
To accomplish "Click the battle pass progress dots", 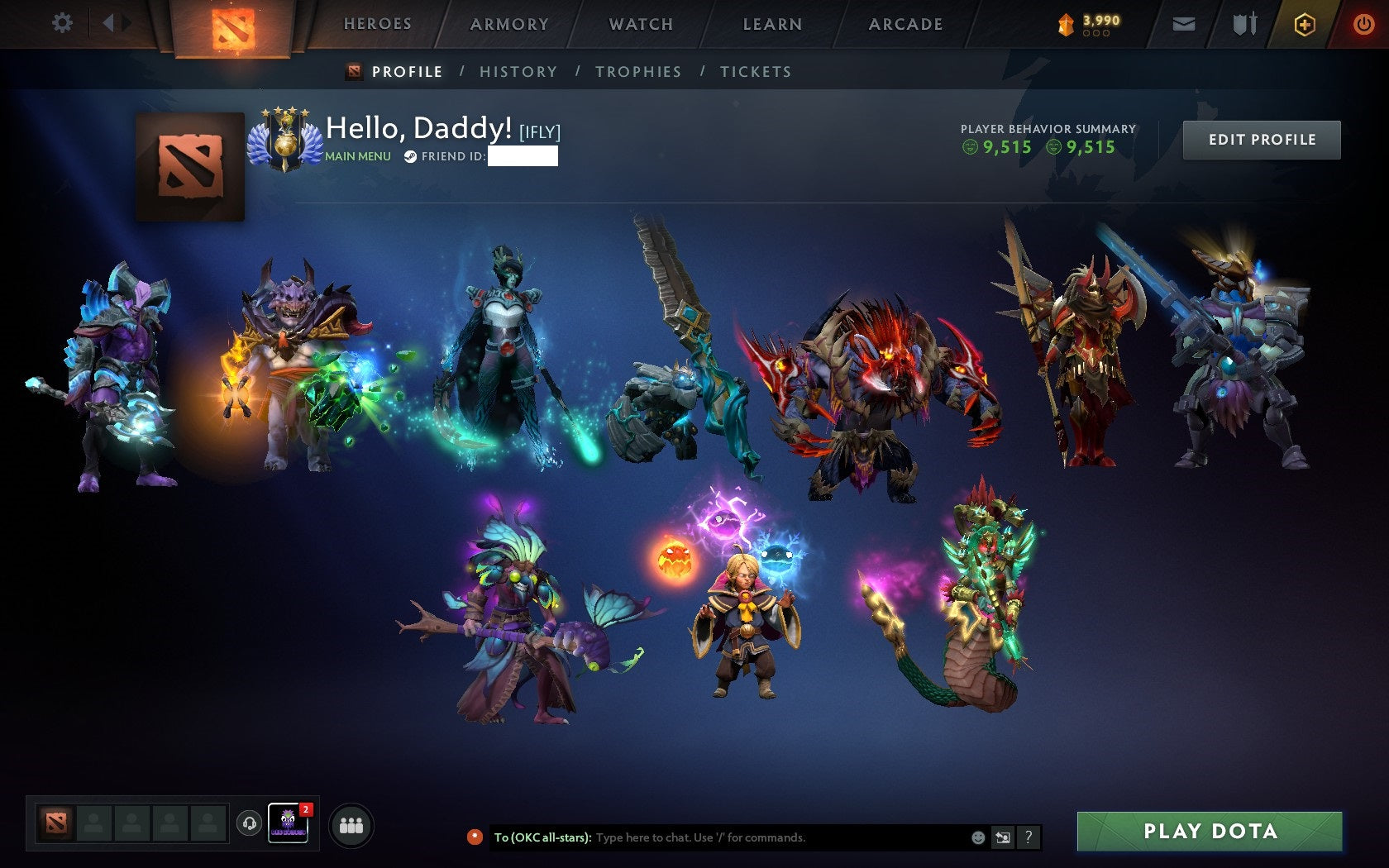I will (1096, 34).
